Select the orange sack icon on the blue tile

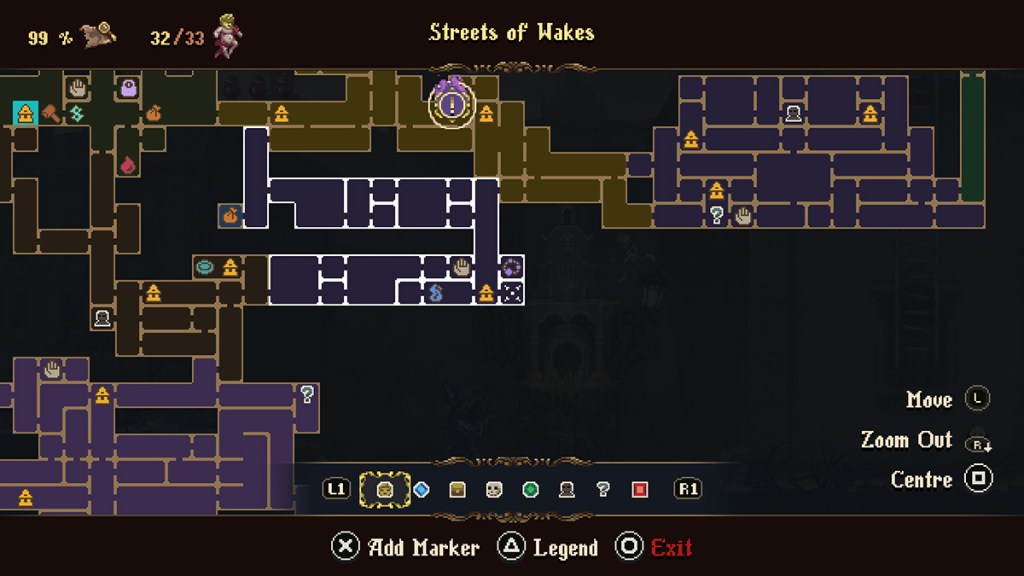coord(230,215)
